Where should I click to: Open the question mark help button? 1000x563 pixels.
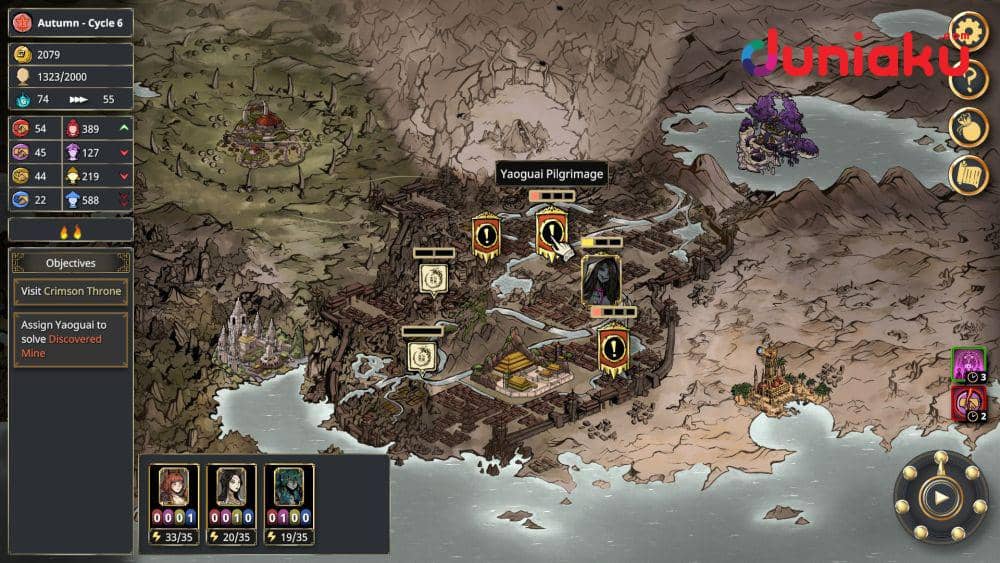967,79
